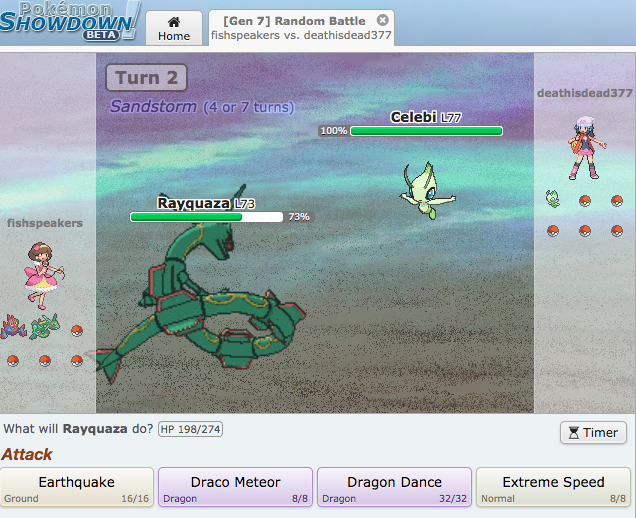Use the Earthquake move
This screenshot has width=636, height=518.
tap(77, 488)
